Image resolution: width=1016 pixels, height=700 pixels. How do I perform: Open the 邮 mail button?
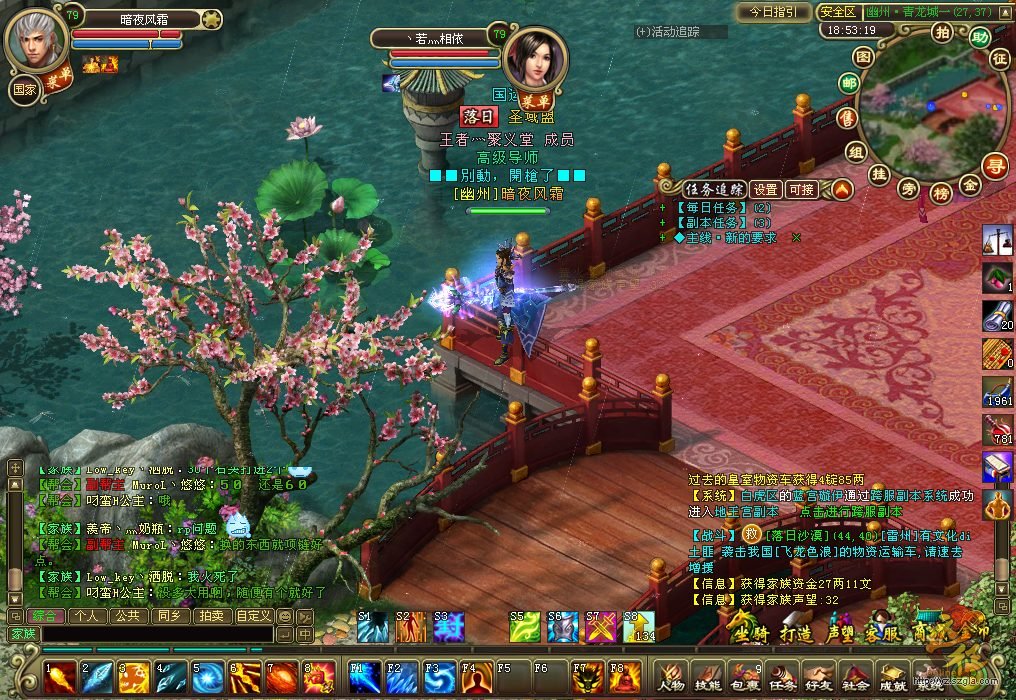pyautogui.click(x=849, y=84)
